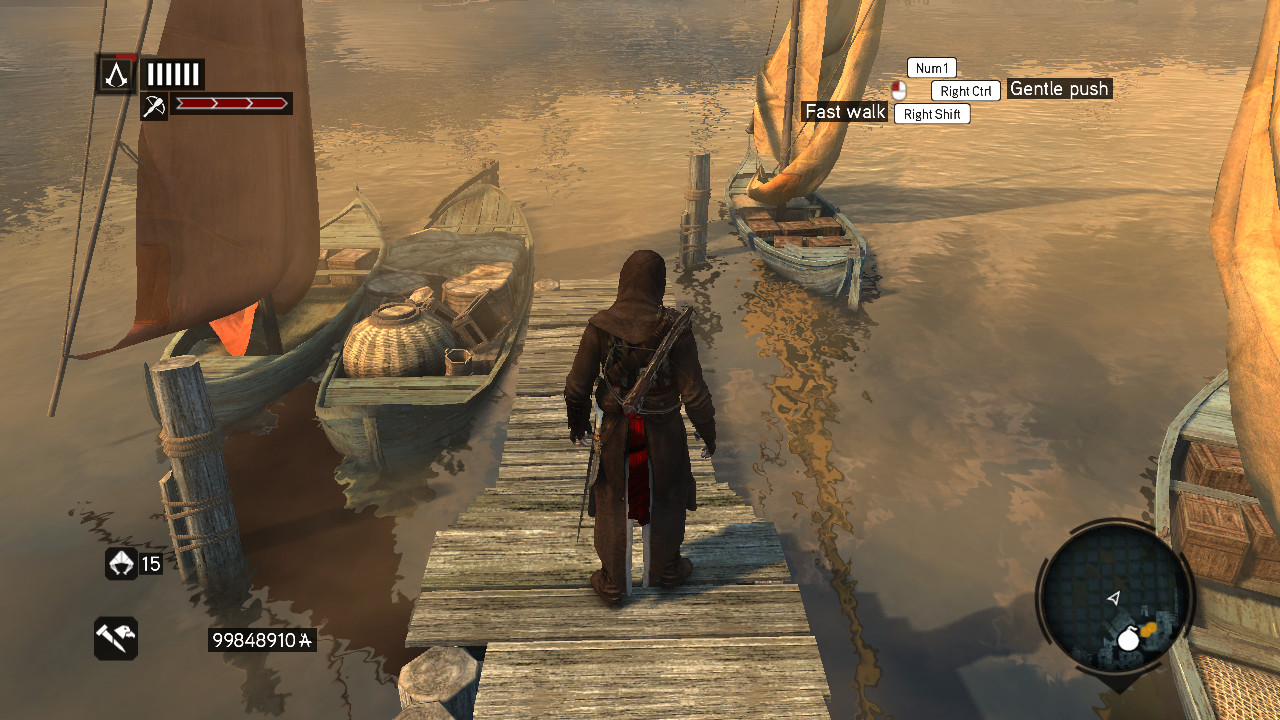Select the Fast walk action label

(844, 112)
